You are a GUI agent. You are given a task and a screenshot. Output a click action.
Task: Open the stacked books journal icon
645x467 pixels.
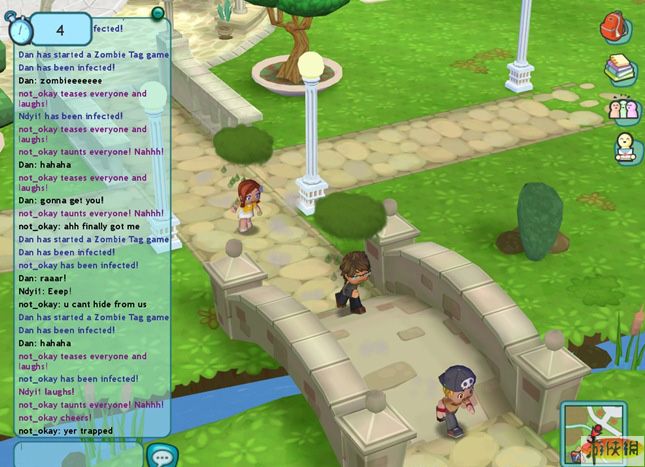coord(620,68)
